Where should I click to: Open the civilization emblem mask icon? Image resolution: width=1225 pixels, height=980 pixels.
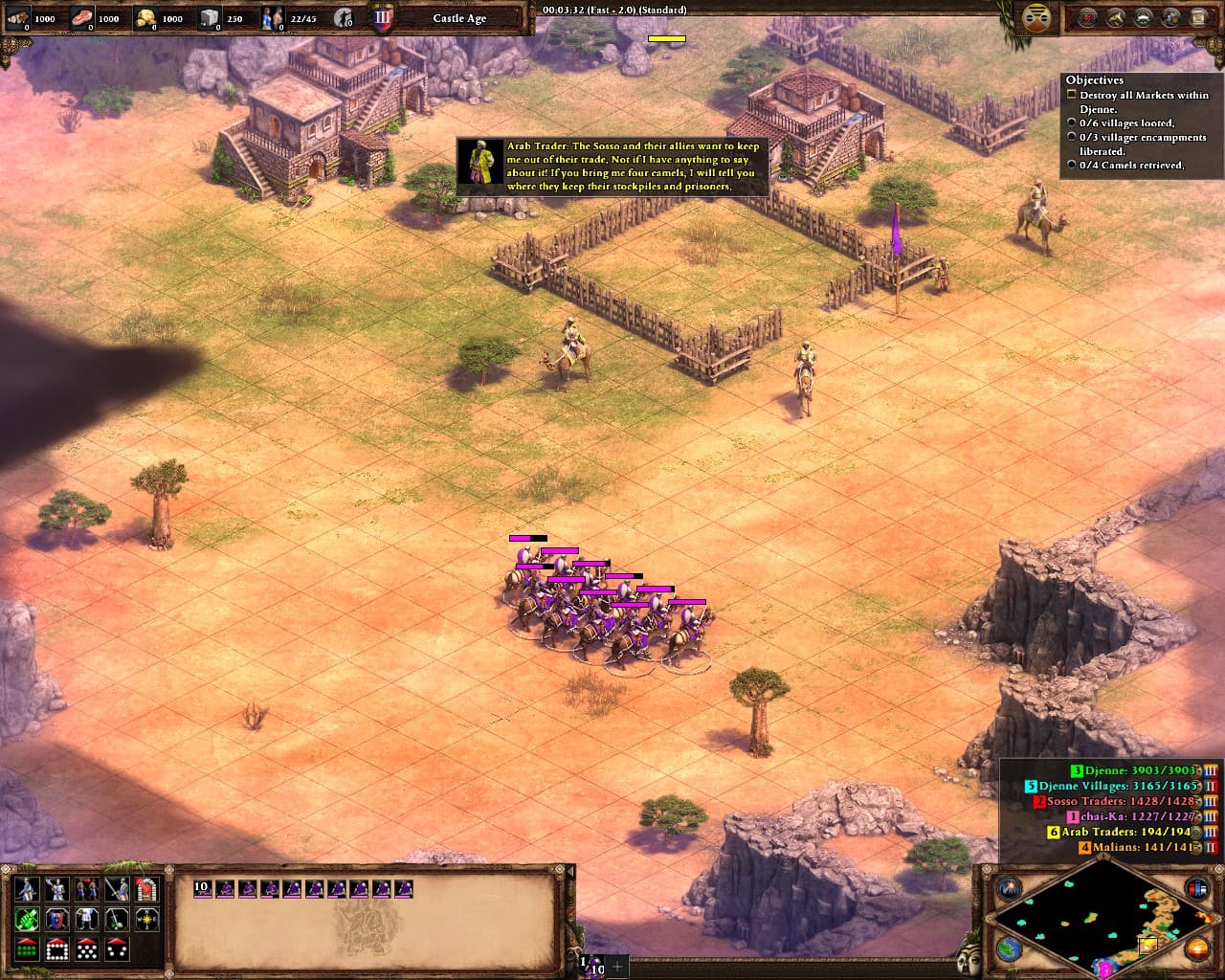[x=1035, y=18]
